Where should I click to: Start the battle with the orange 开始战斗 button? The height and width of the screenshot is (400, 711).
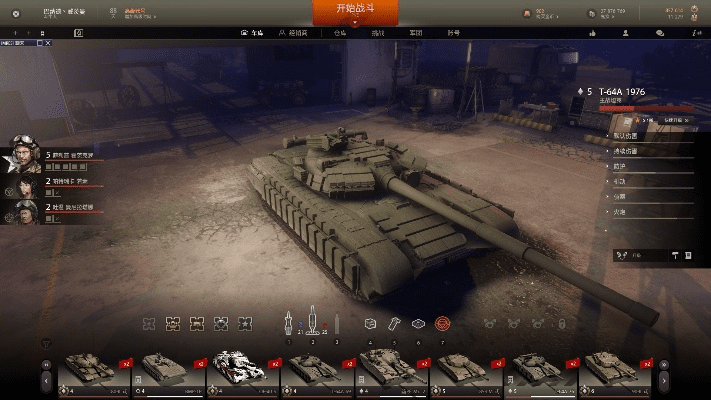[355, 12]
